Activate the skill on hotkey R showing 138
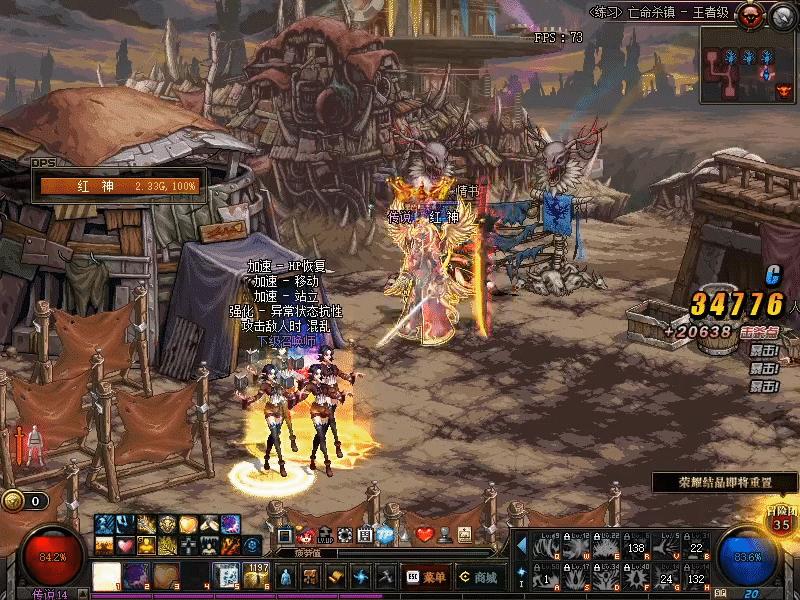 pos(636,549)
